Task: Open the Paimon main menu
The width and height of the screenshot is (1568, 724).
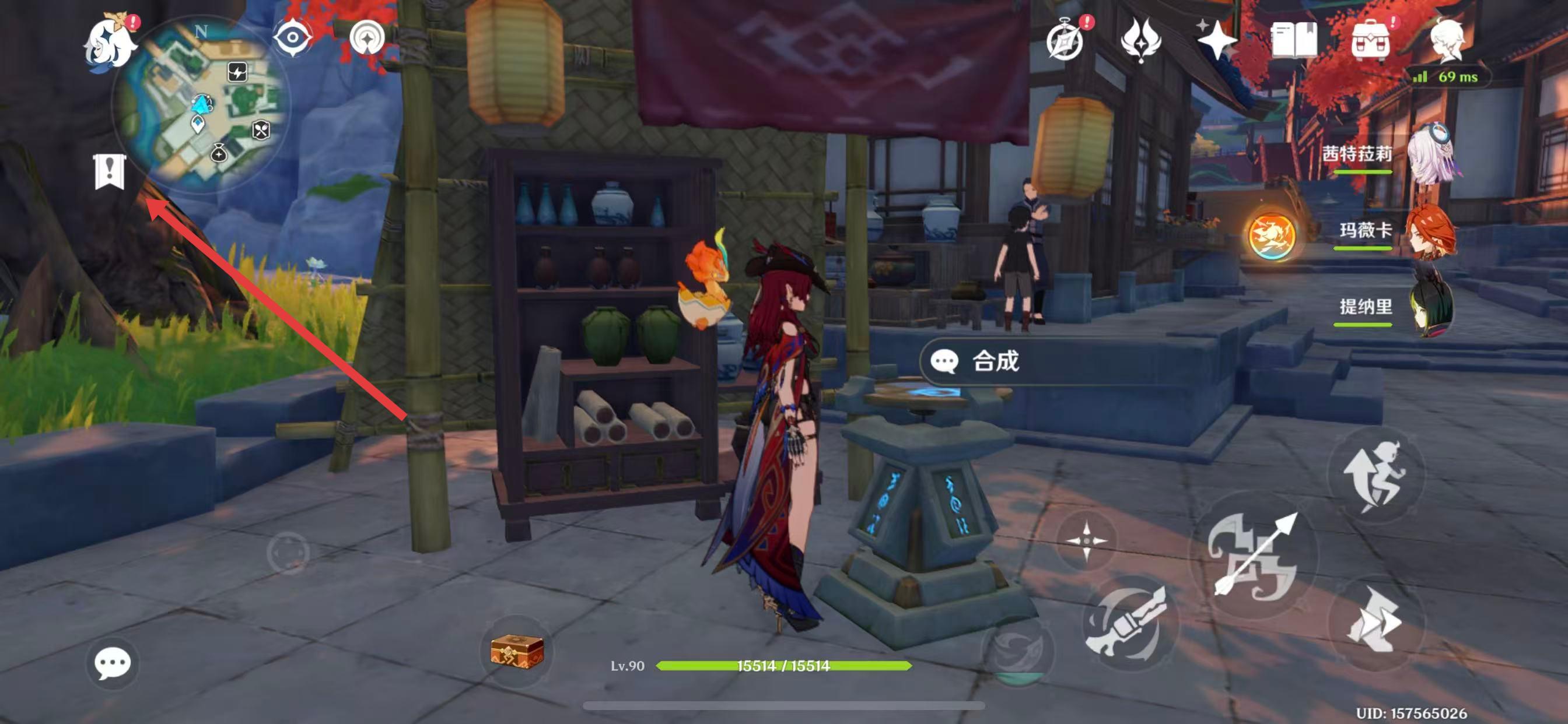Action: coord(111,41)
